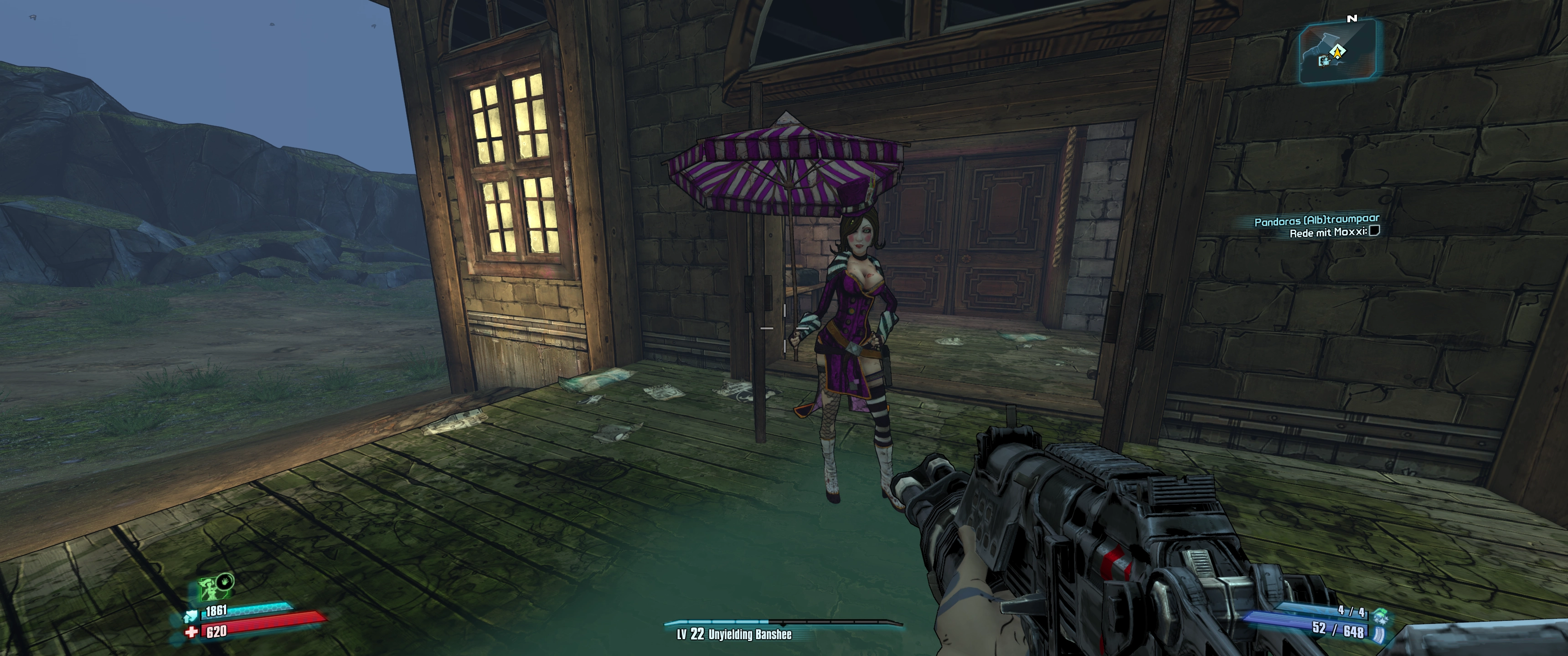Click the minimap in the corner

[1337, 52]
